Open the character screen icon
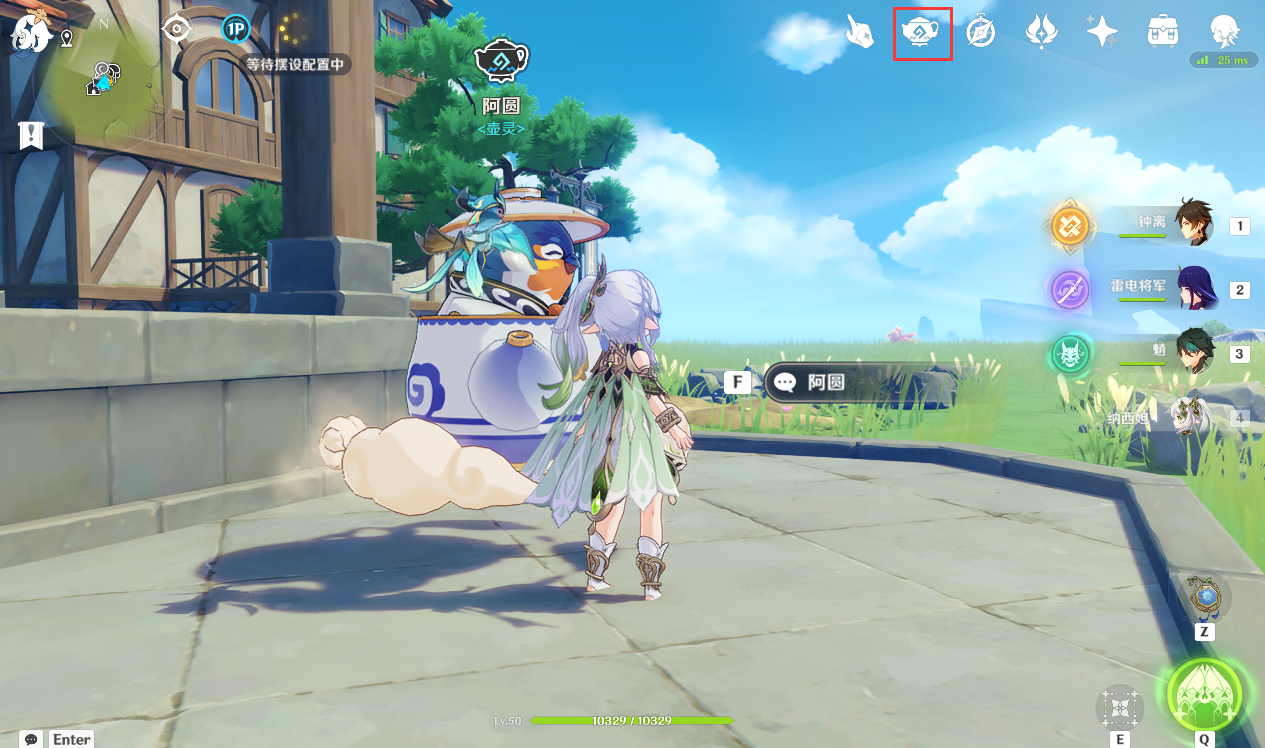 tap(1224, 31)
